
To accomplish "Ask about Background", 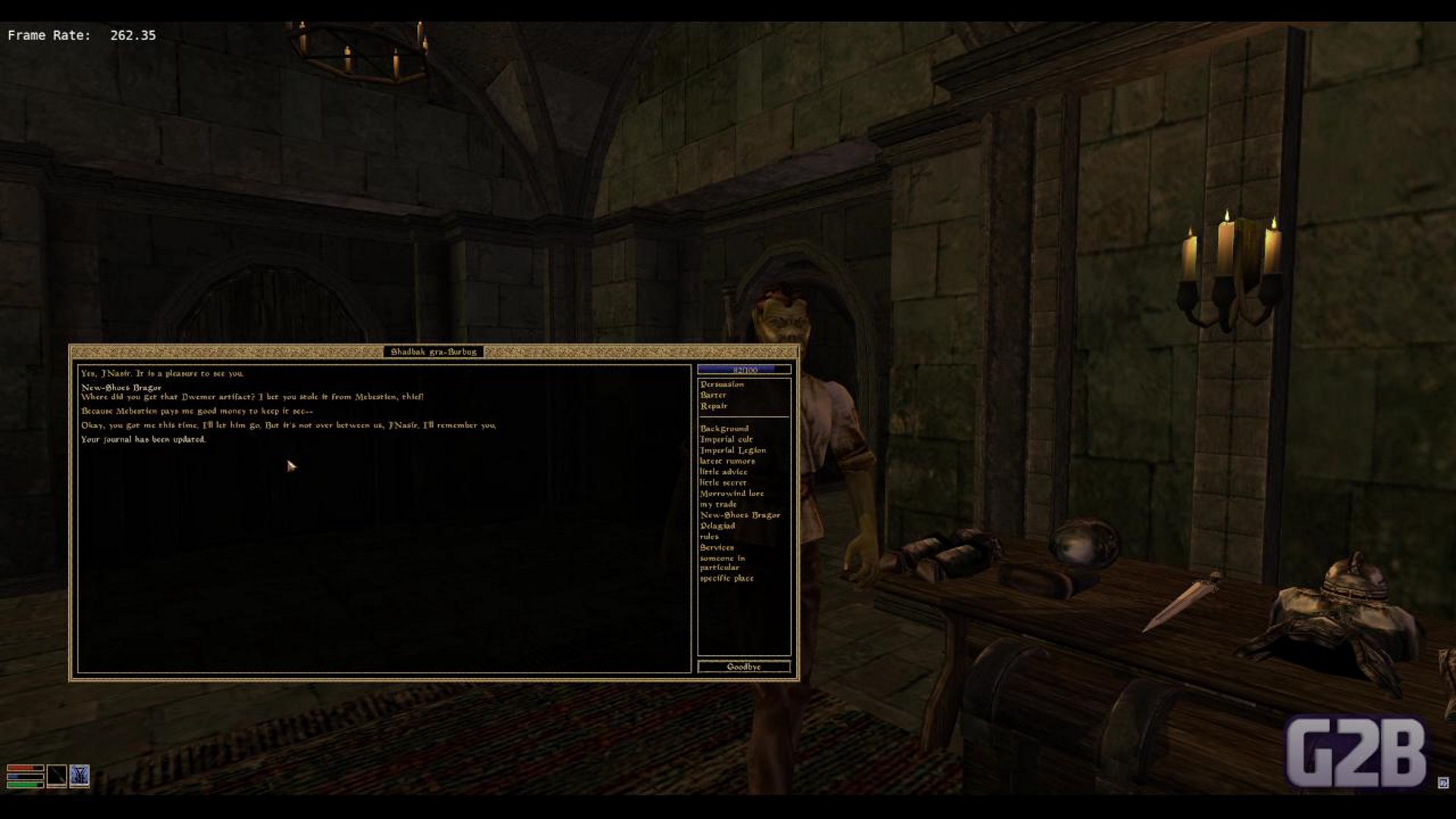I will click(x=724, y=428).
